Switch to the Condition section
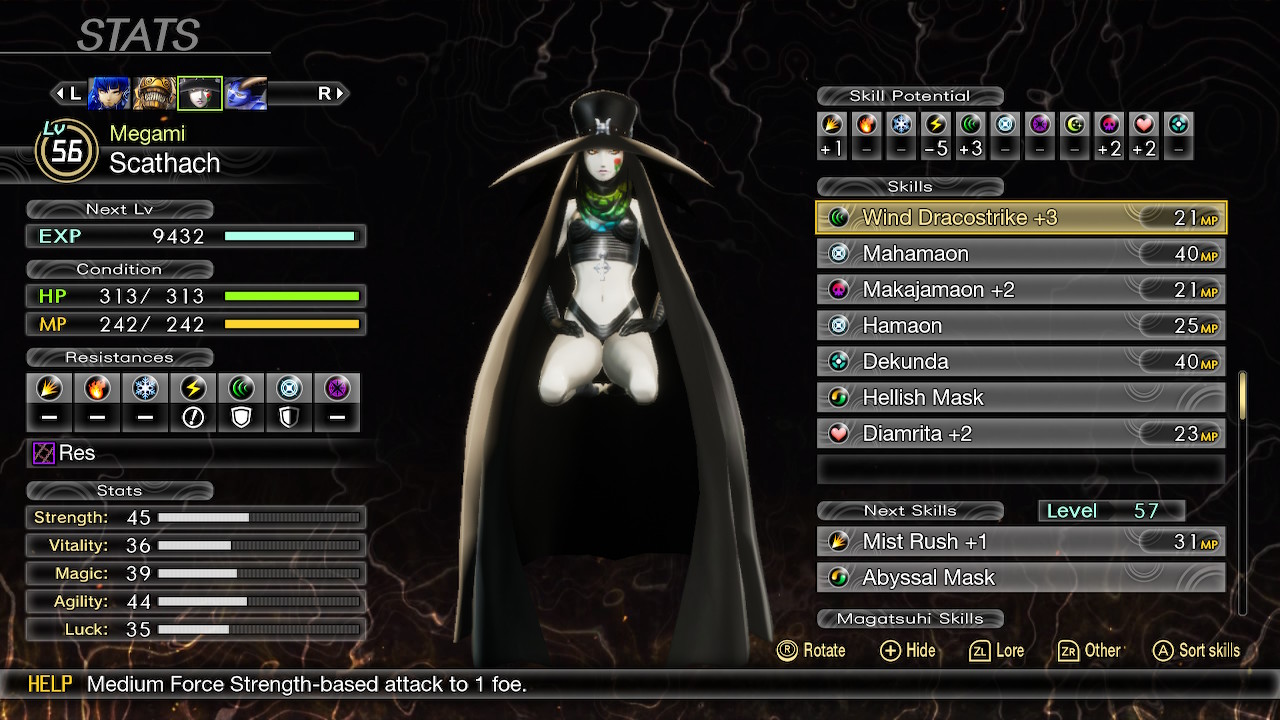 click(119, 269)
